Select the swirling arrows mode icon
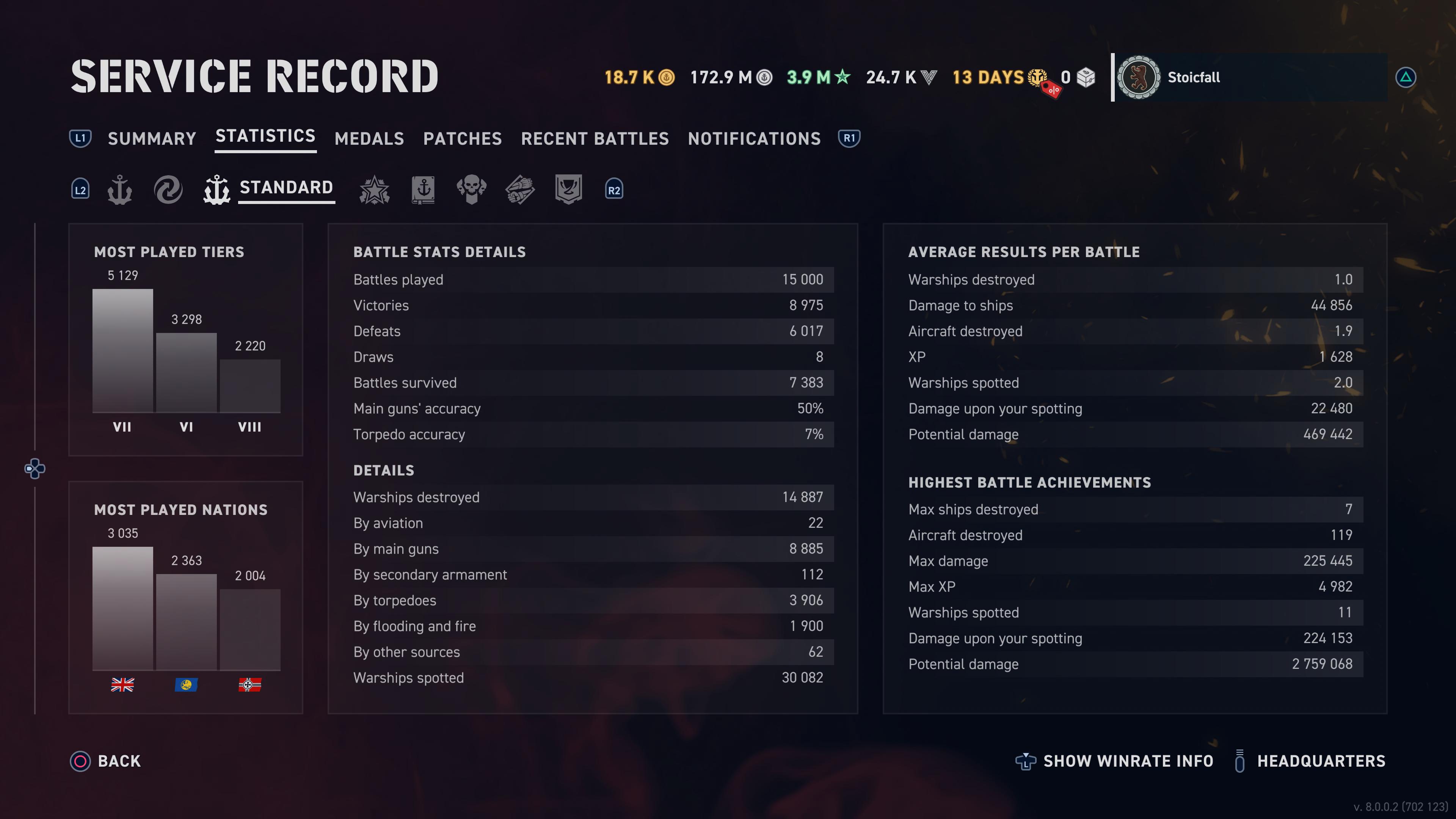 point(168,189)
